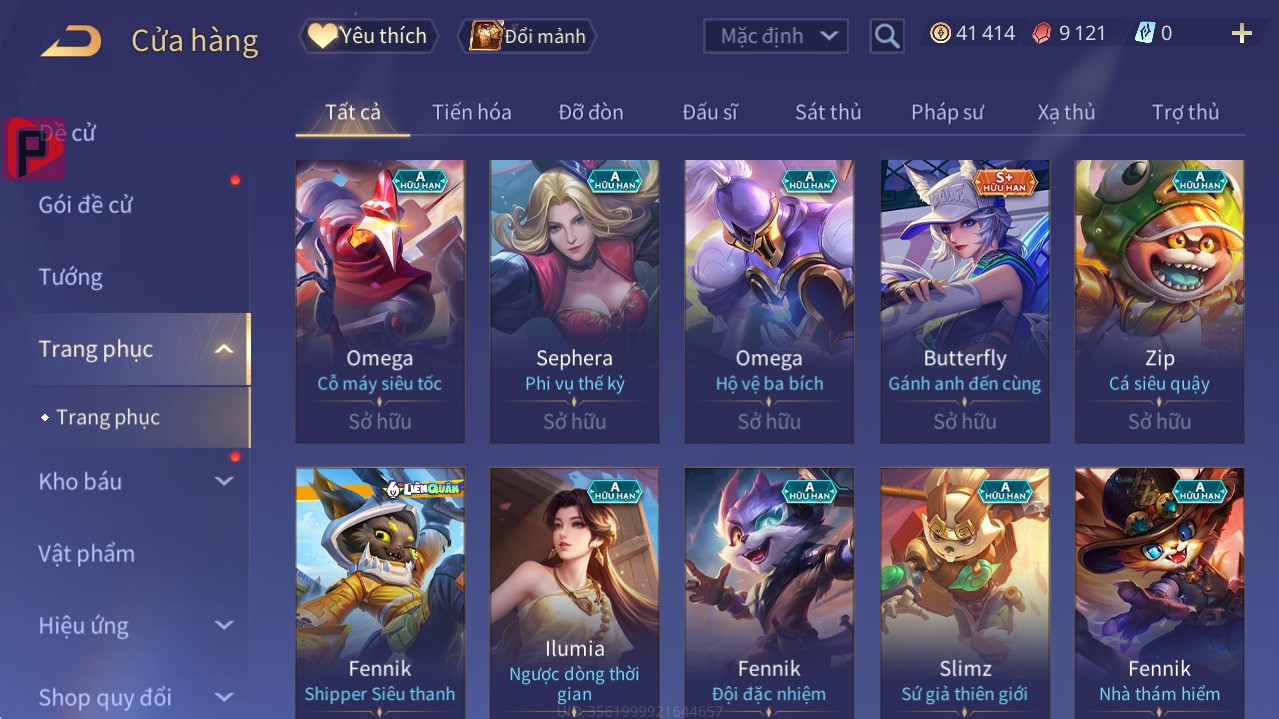
Task: Open the Tướng shop section
Action: pyautogui.click(x=71, y=277)
